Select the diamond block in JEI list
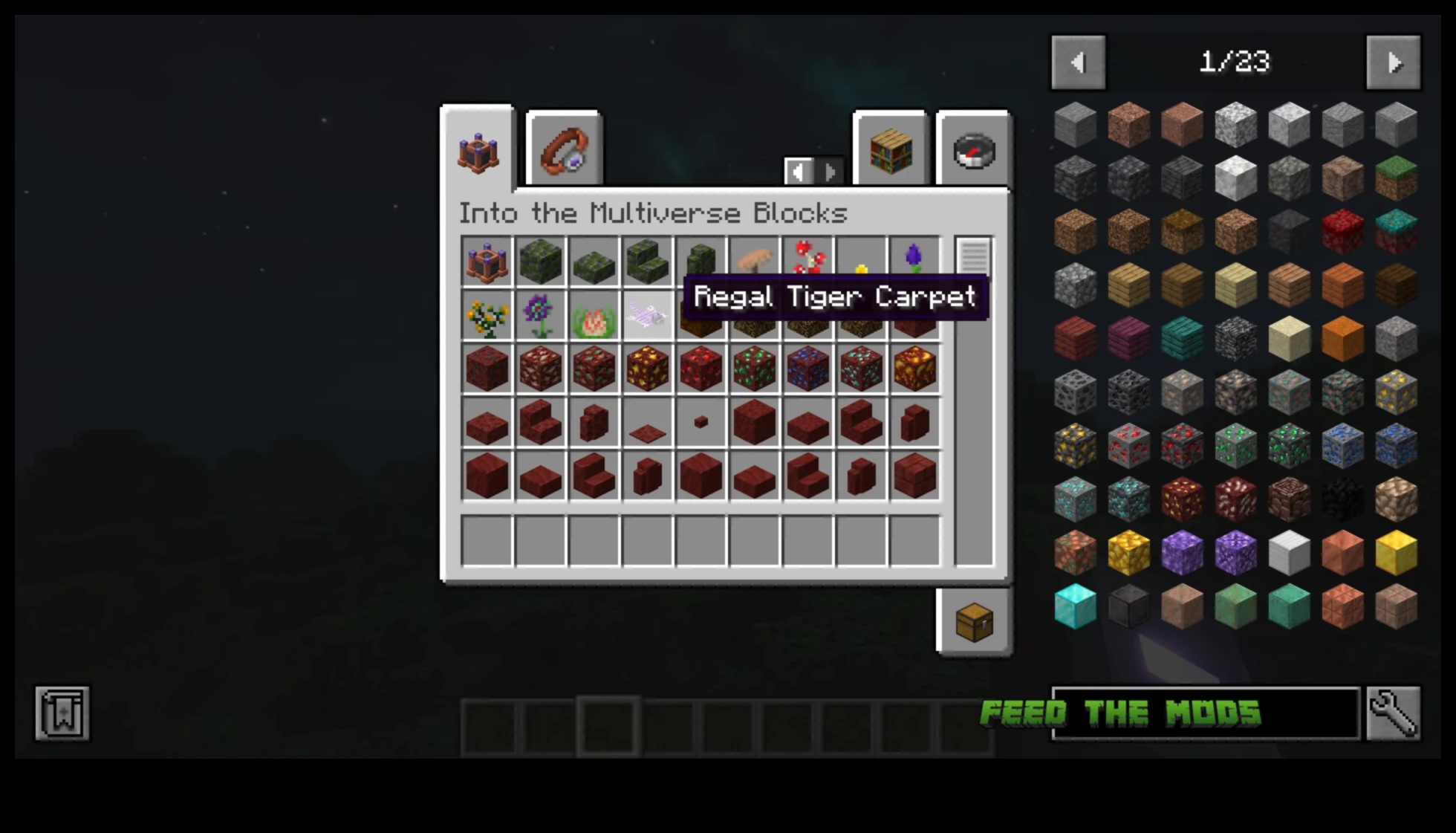This screenshot has height=833, width=1456. coord(1075,606)
